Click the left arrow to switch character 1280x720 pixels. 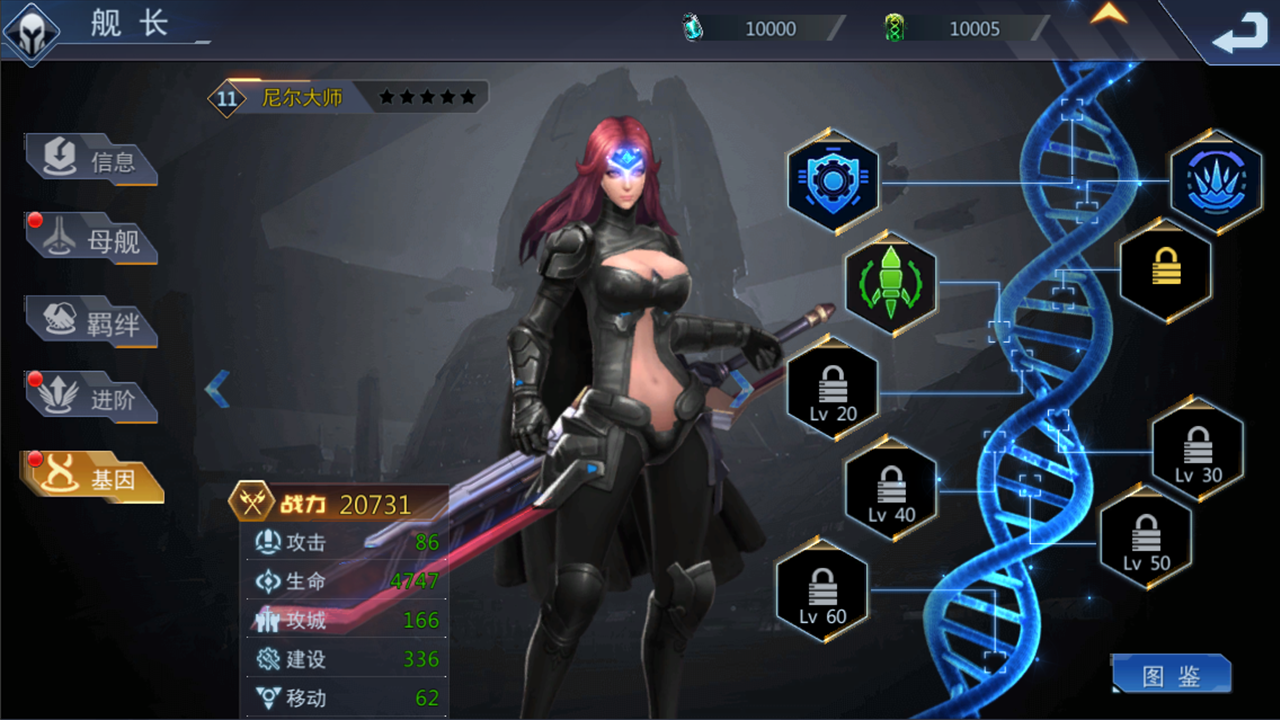[217, 388]
